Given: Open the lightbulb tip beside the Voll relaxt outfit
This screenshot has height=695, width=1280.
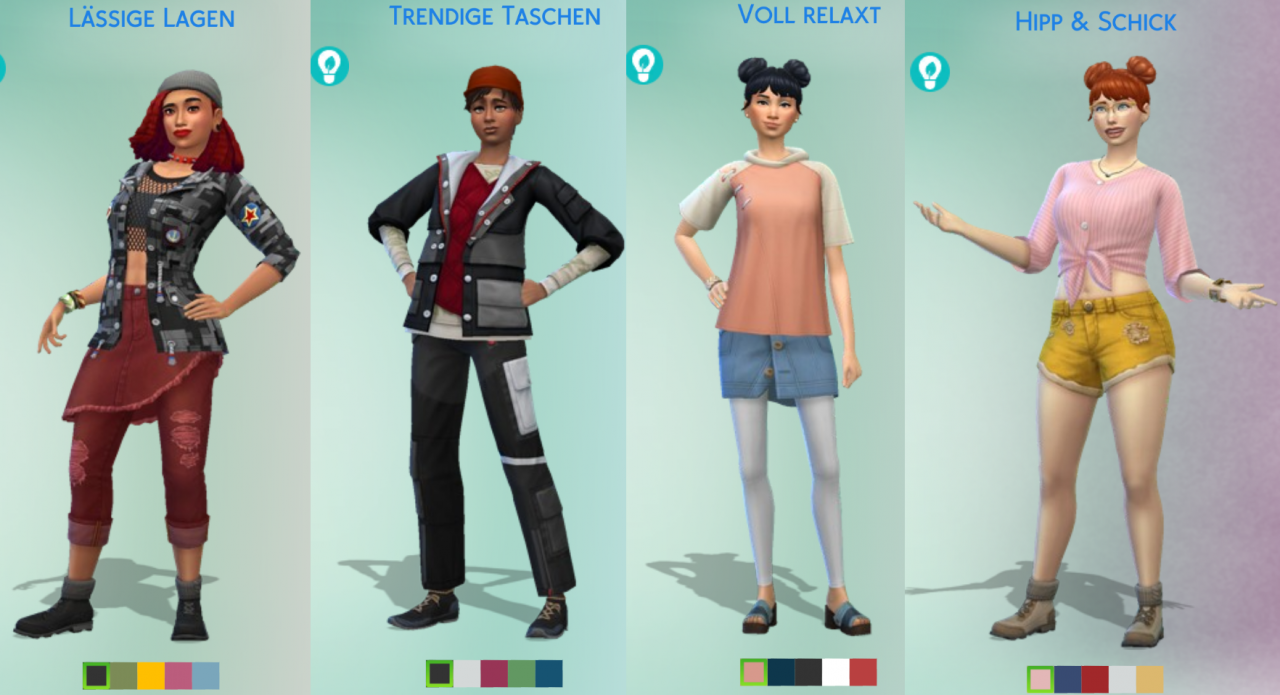Looking at the screenshot, I should 644,64.
